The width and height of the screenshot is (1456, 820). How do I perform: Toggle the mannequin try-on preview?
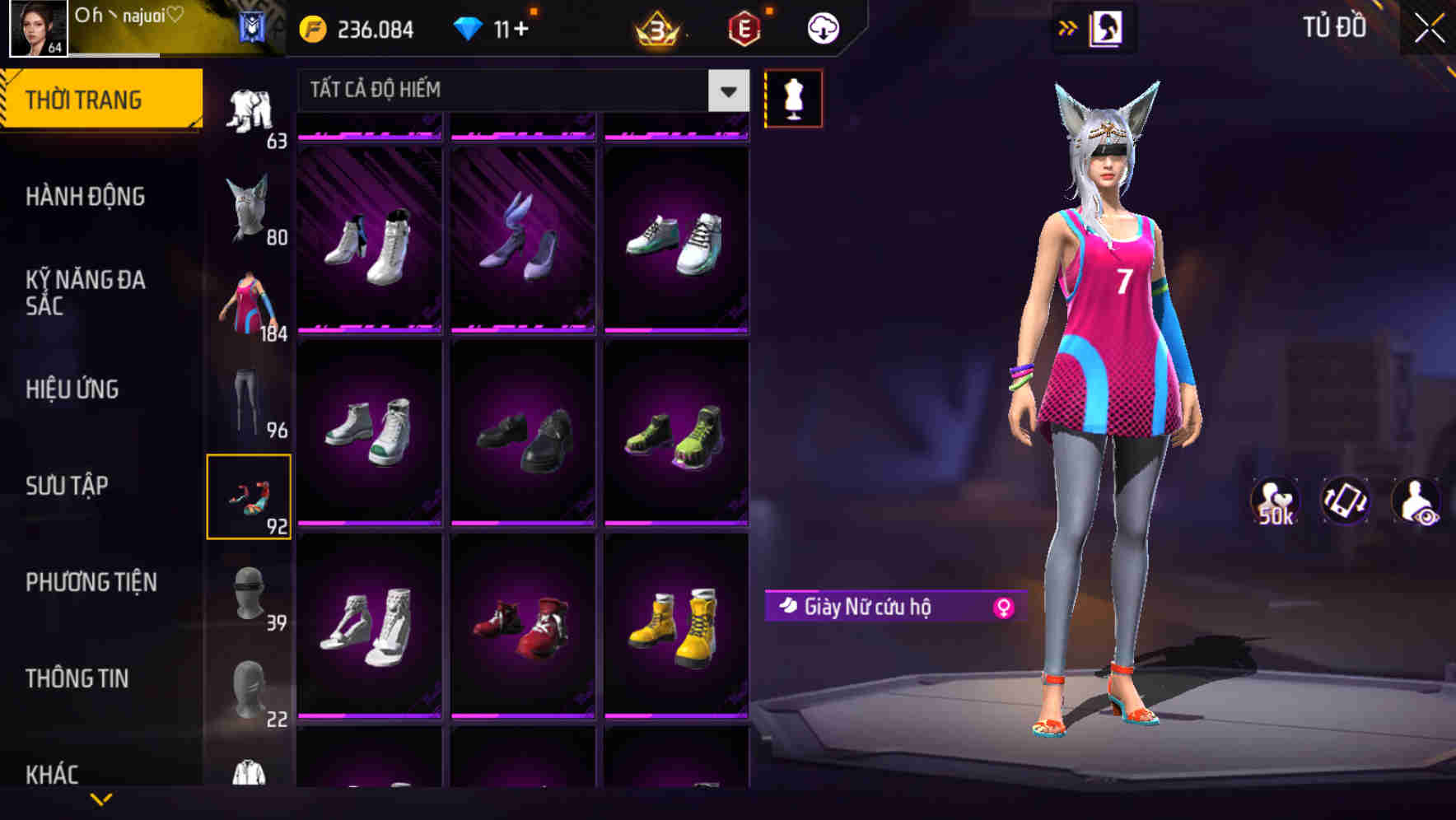click(x=795, y=99)
